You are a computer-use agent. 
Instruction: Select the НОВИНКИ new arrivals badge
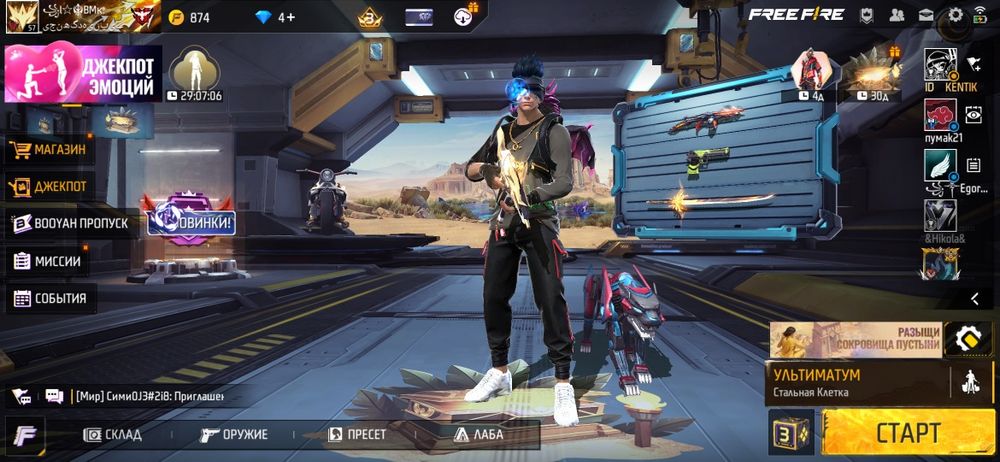click(191, 217)
